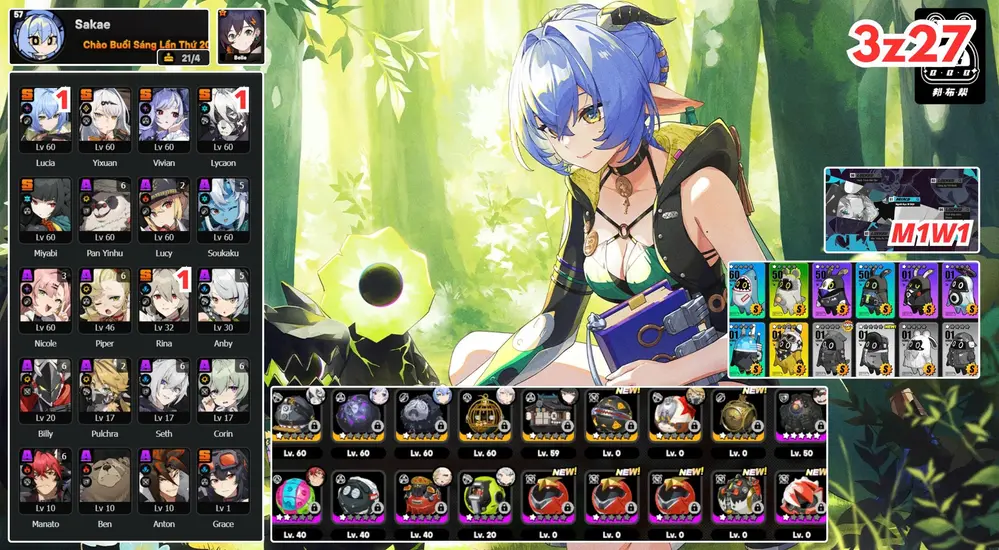Screen dimensions: 999x550
Task: Choose the Piper character portrait
Action: (x=105, y=295)
